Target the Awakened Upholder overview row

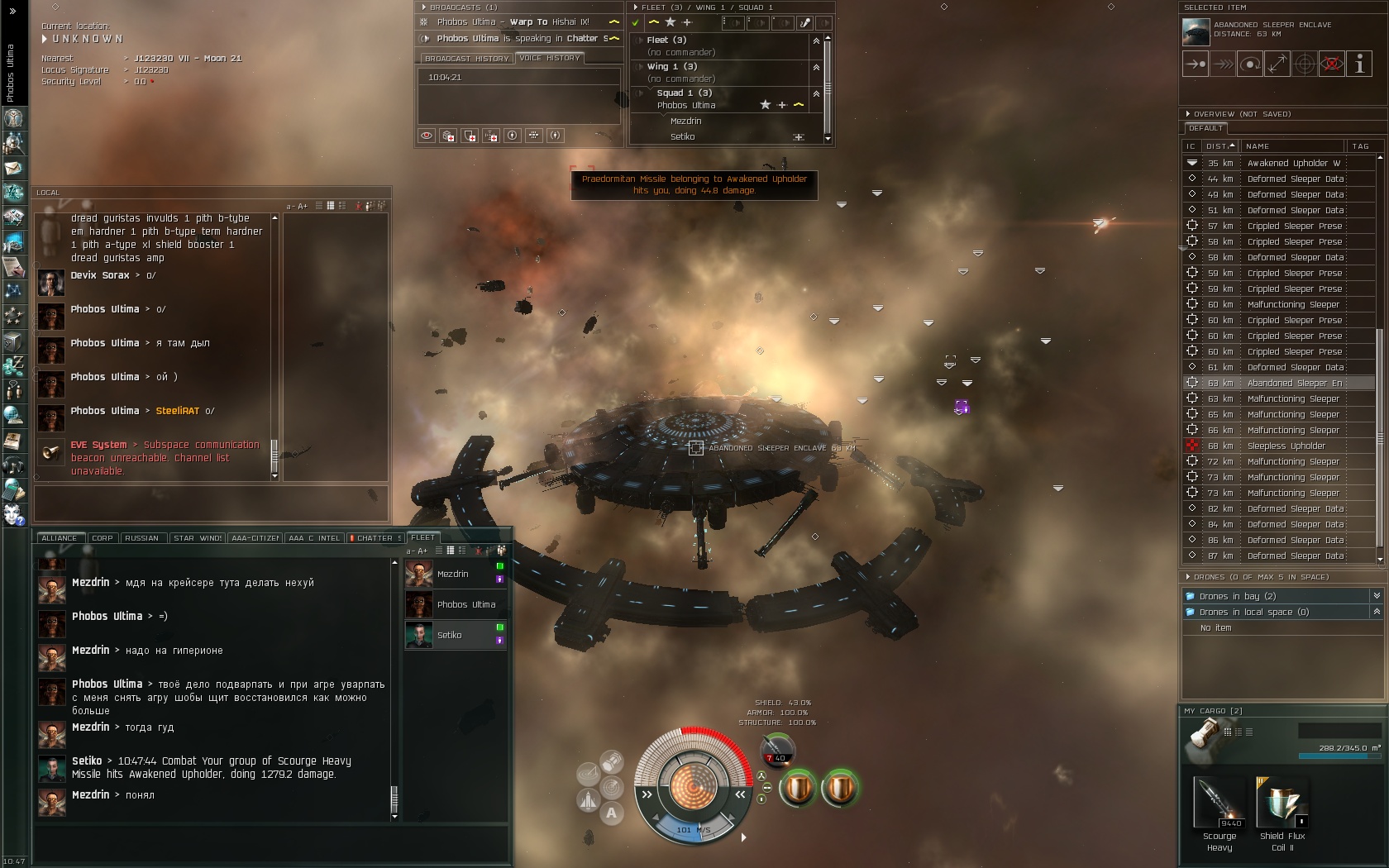point(1286,164)
